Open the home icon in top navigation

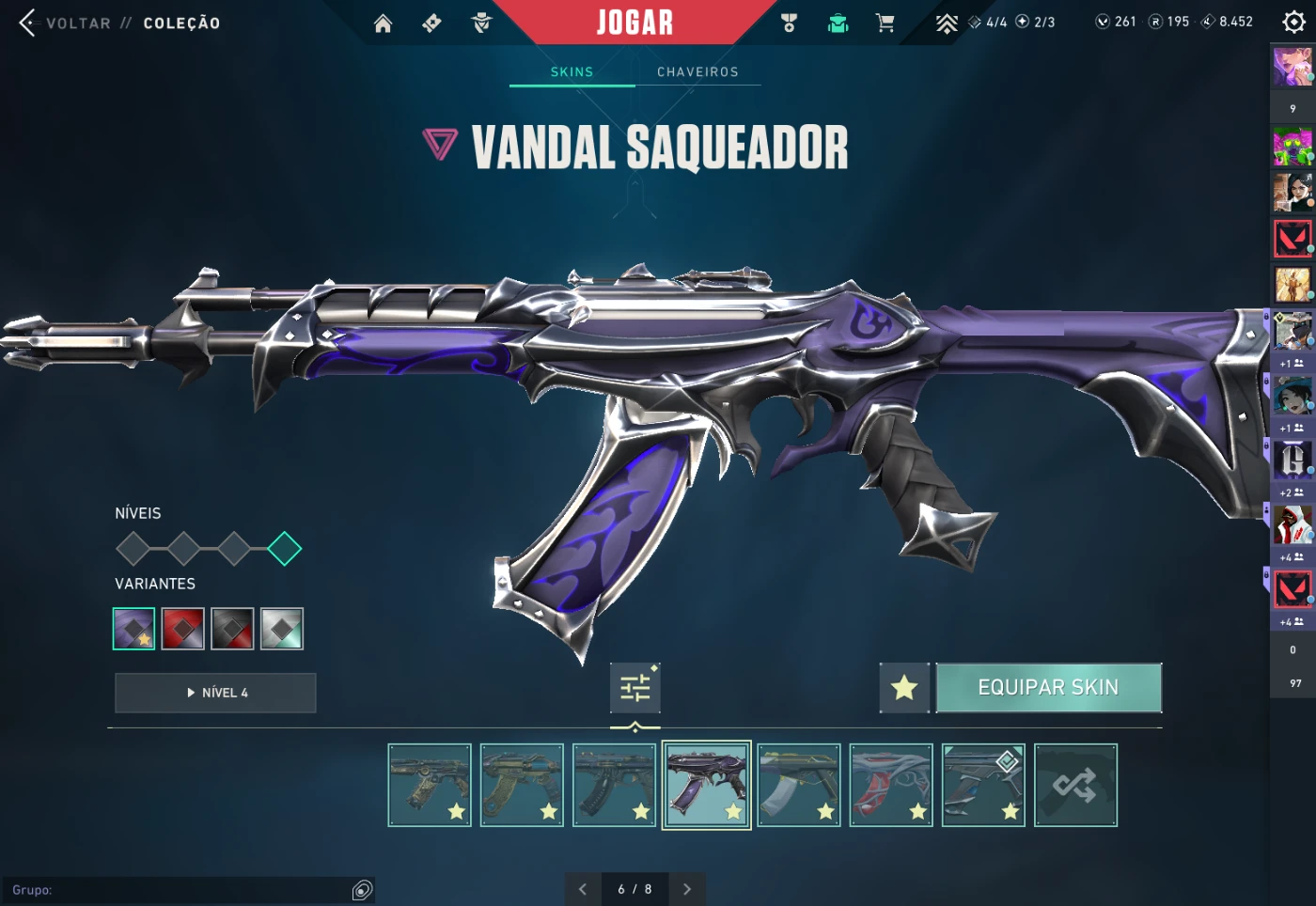pyautogui.click(x=383, y=23)
